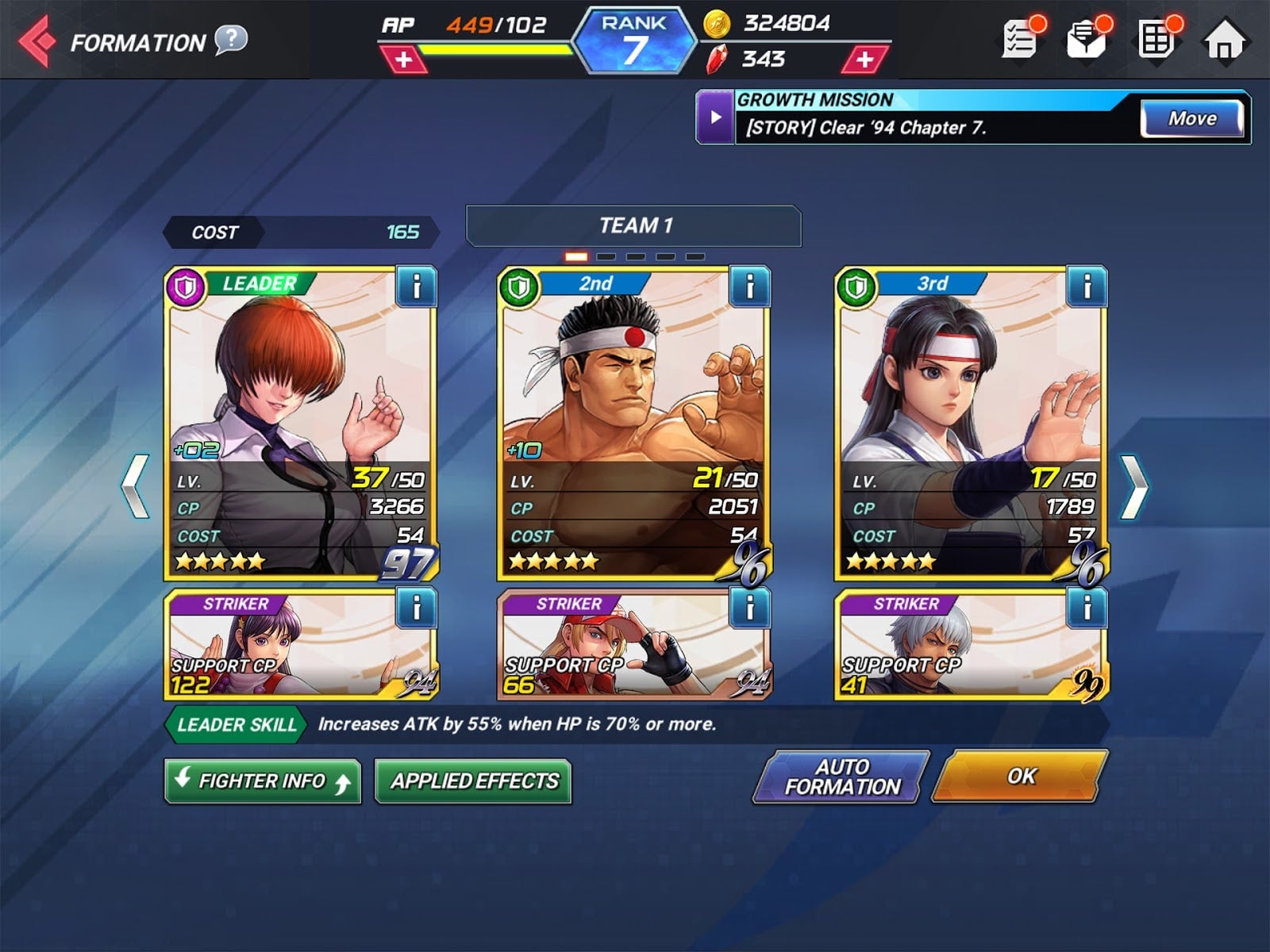Viewport: 1270px width, 952px height.
Task: Expand the Growth Mission arrow
Action: [x=716, y=117]
